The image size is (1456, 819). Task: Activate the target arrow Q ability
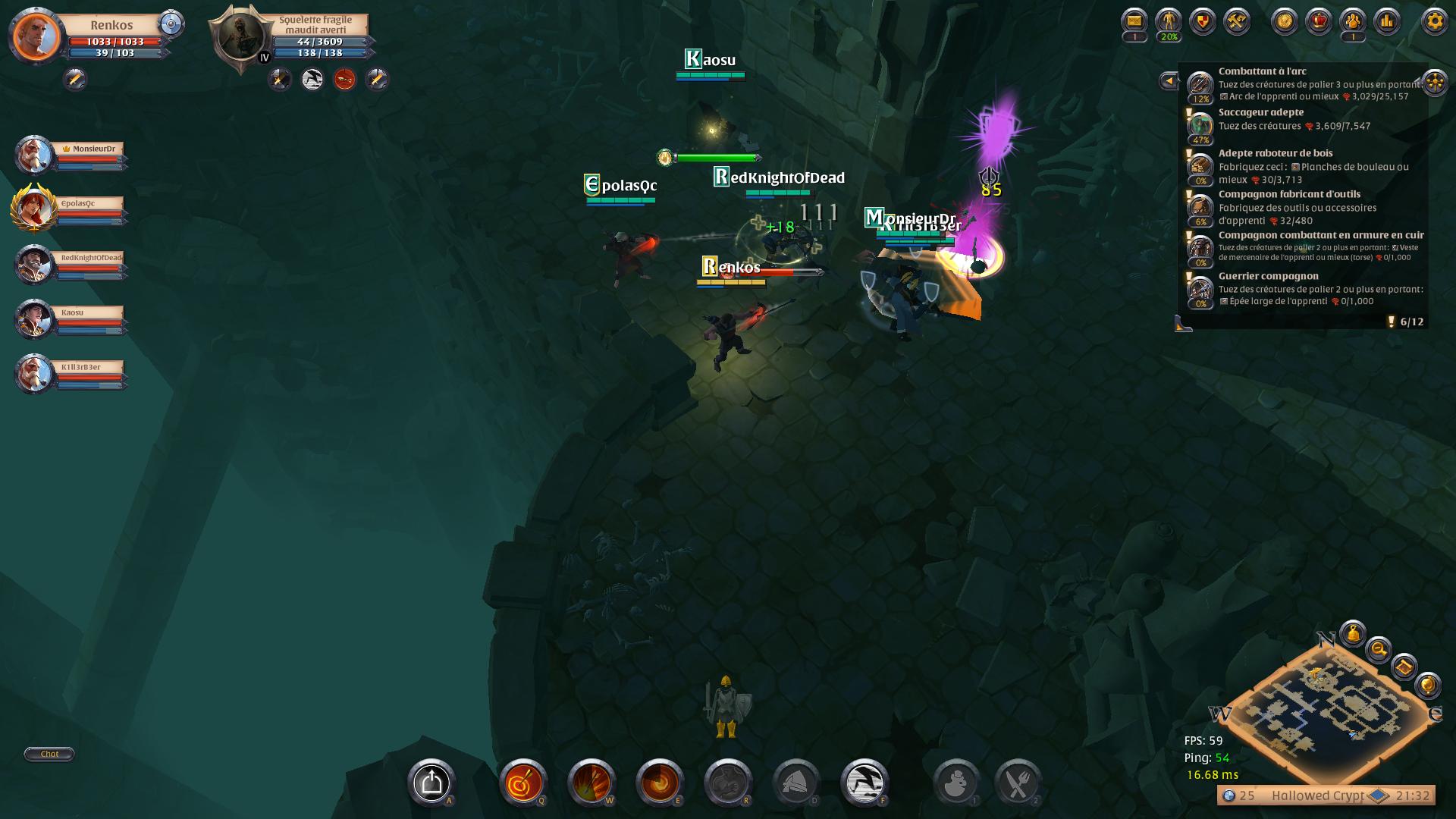click(523, 783)
